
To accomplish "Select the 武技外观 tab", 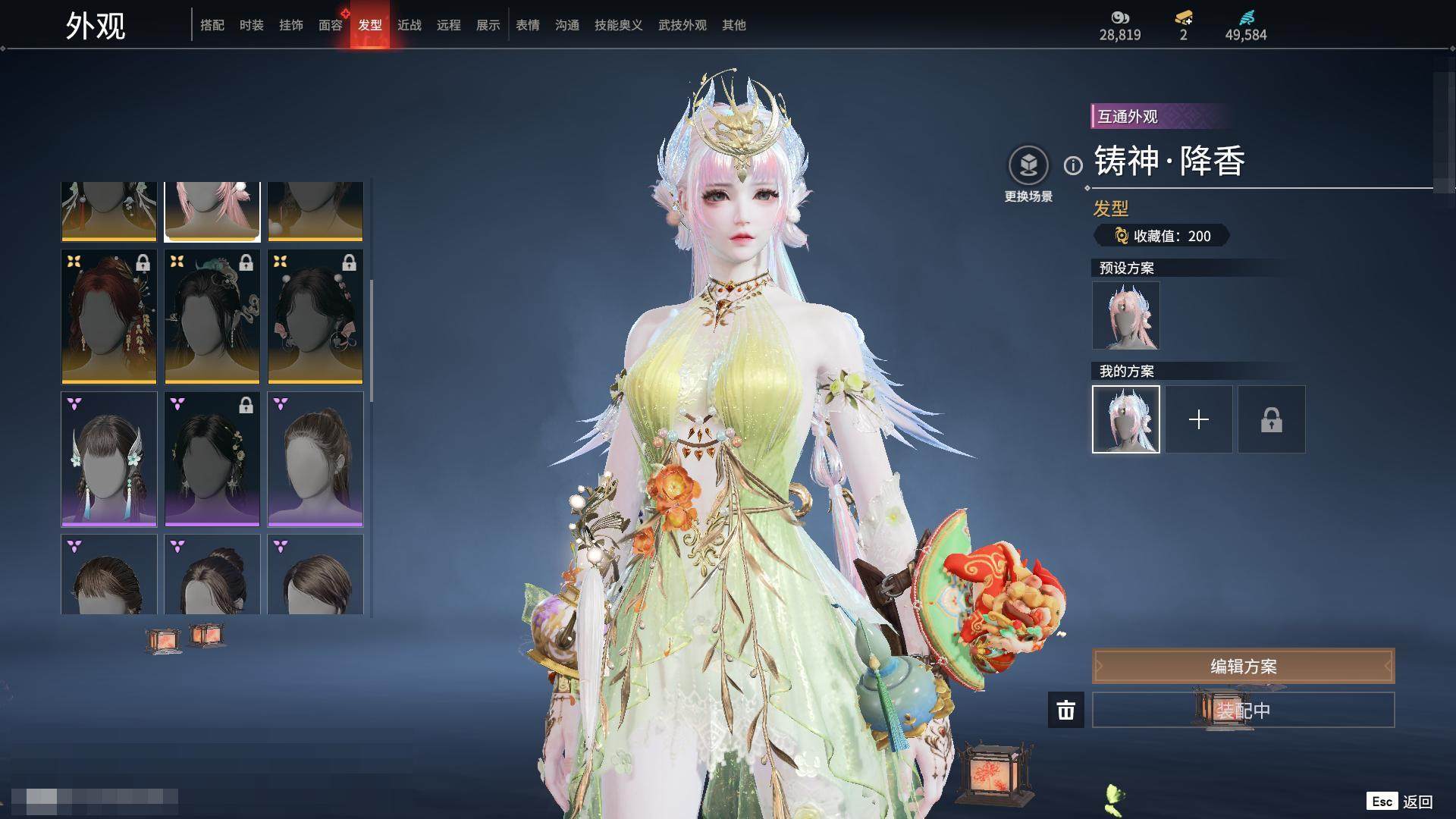I will [682, 25].
